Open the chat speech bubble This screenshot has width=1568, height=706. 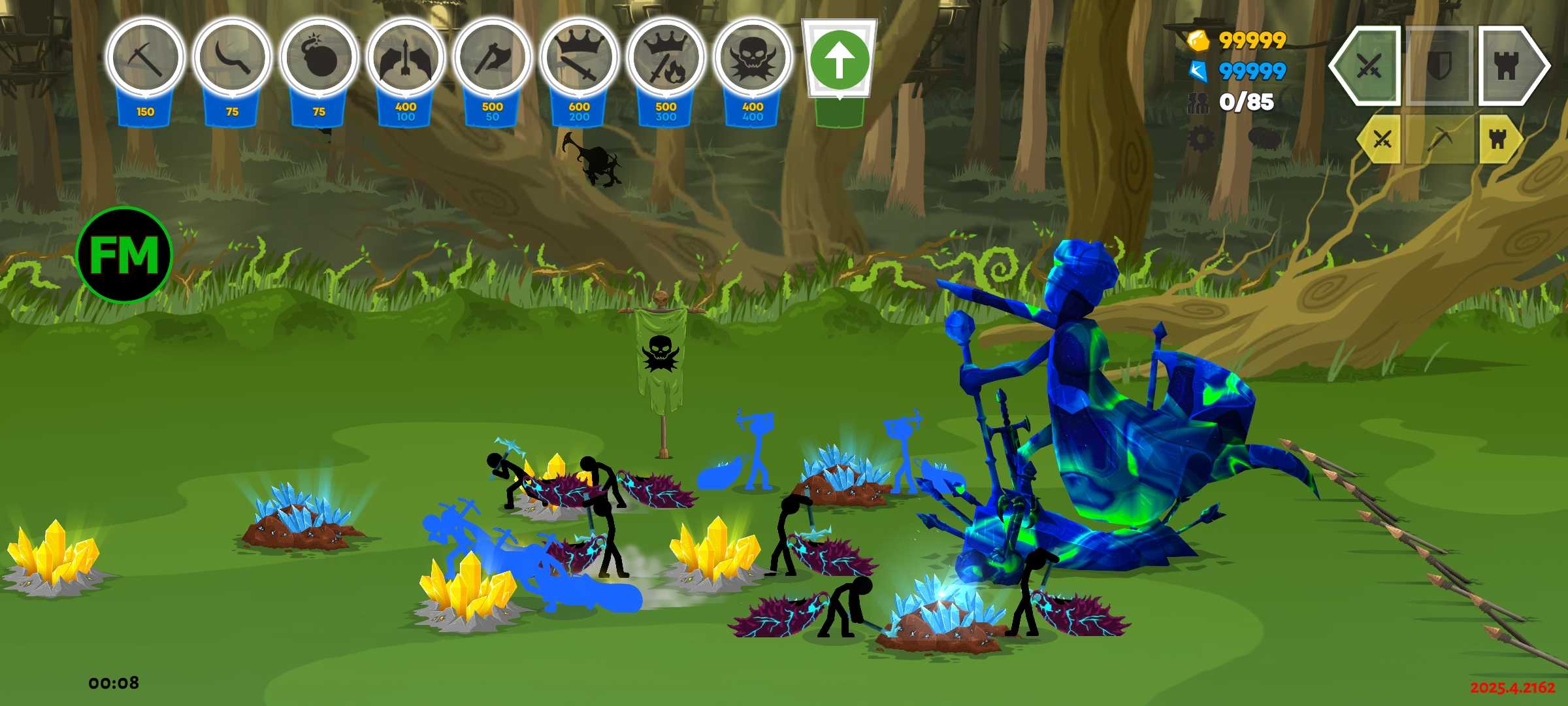coord(1264,139)
